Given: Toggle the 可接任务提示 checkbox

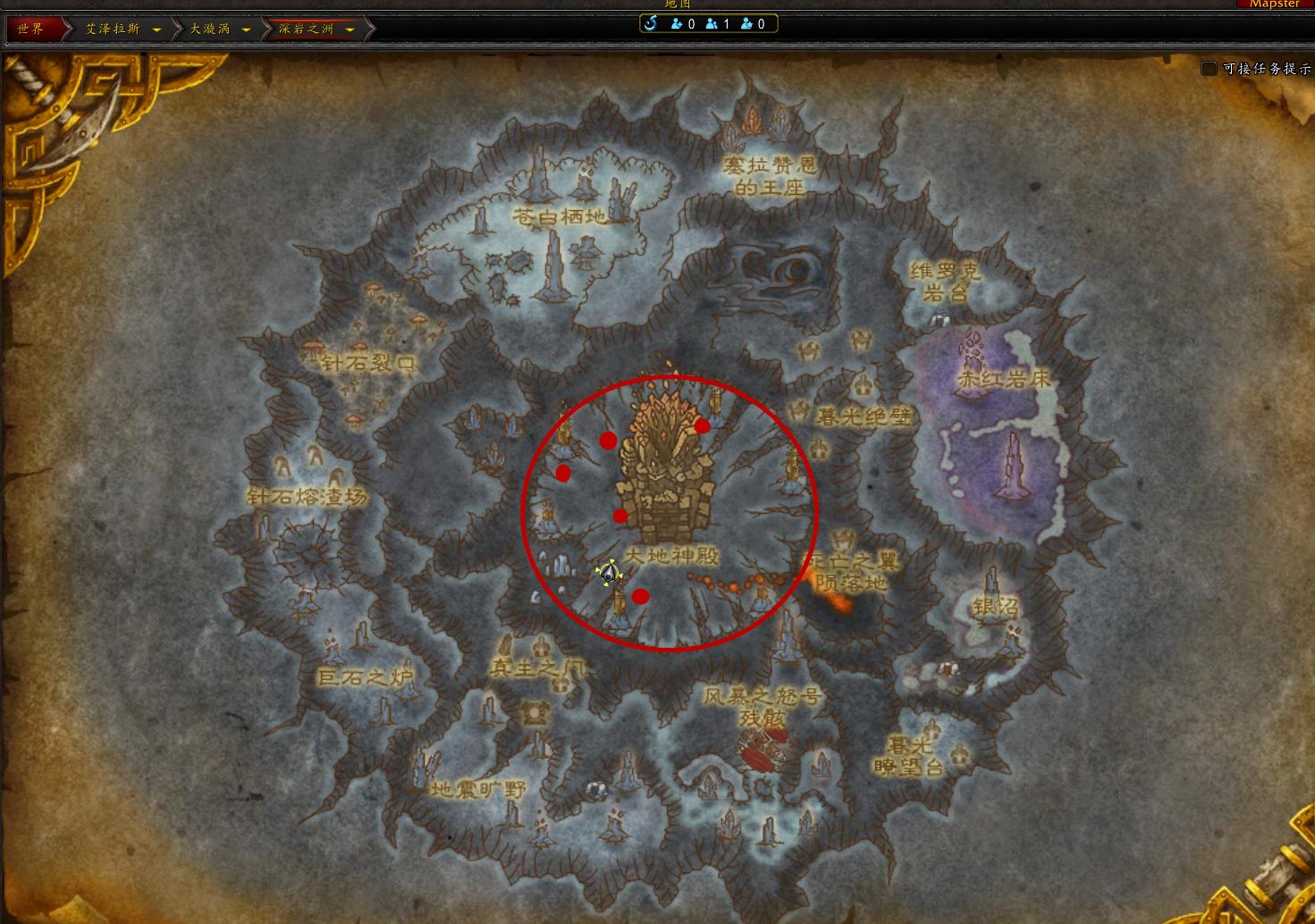Looking at the screenshot, I should (1209, 69).
